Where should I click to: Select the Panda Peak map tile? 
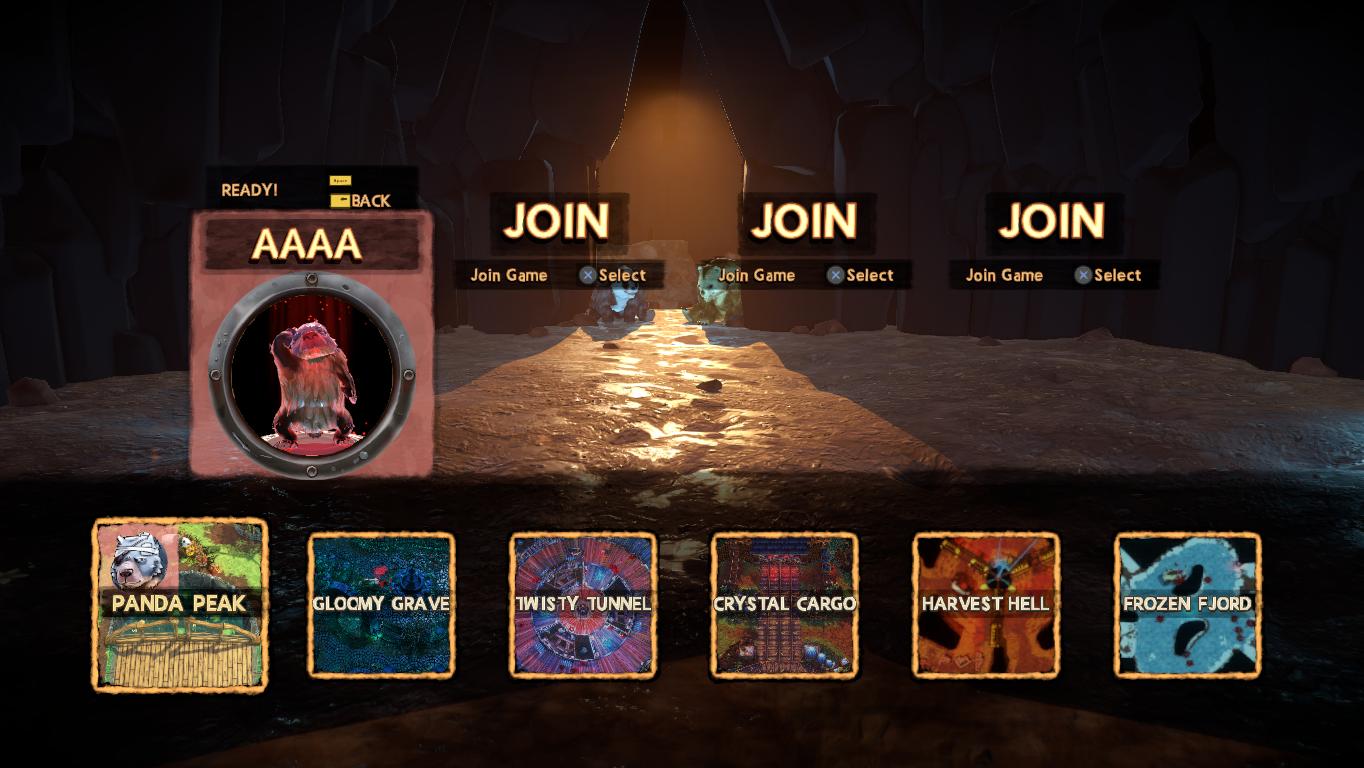[x=180, y=604]
